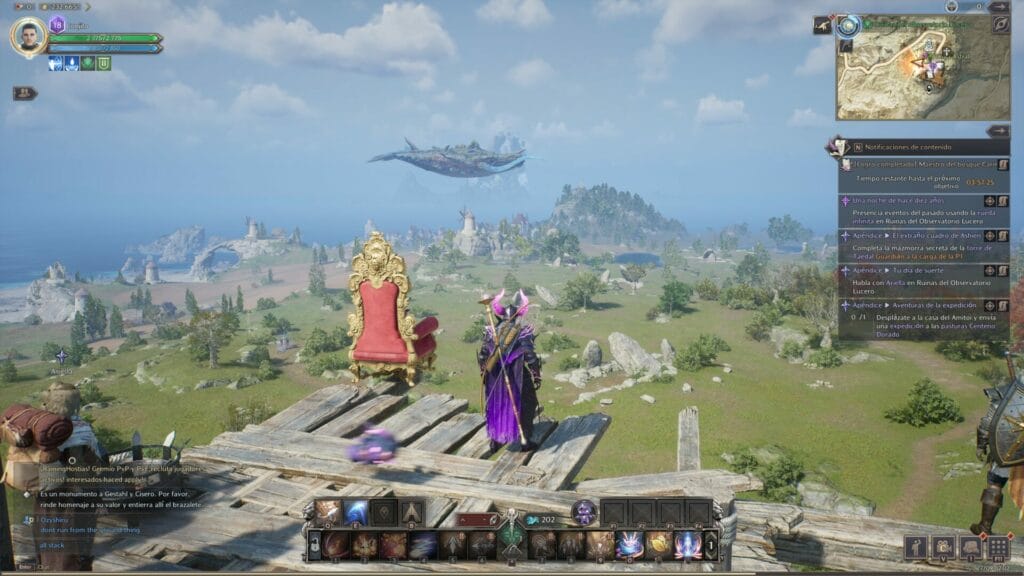The height and width of the screenshot is (576, 1024).
Task: Toggle the hotbar padlock icon
Action: click(x=314, y=545)
